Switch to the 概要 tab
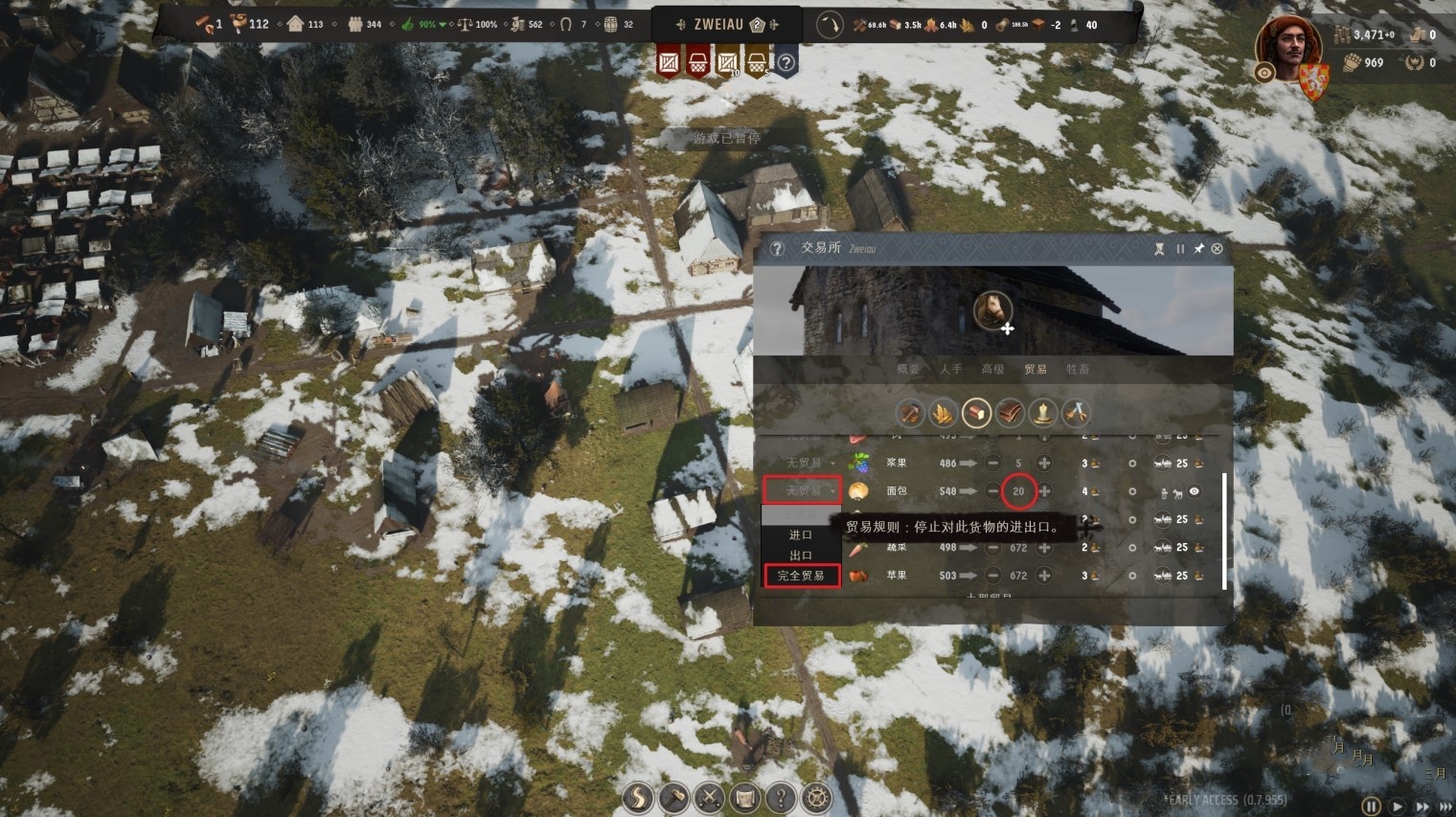The height and width of the screenshot is (817, 1456). (907, 369)
